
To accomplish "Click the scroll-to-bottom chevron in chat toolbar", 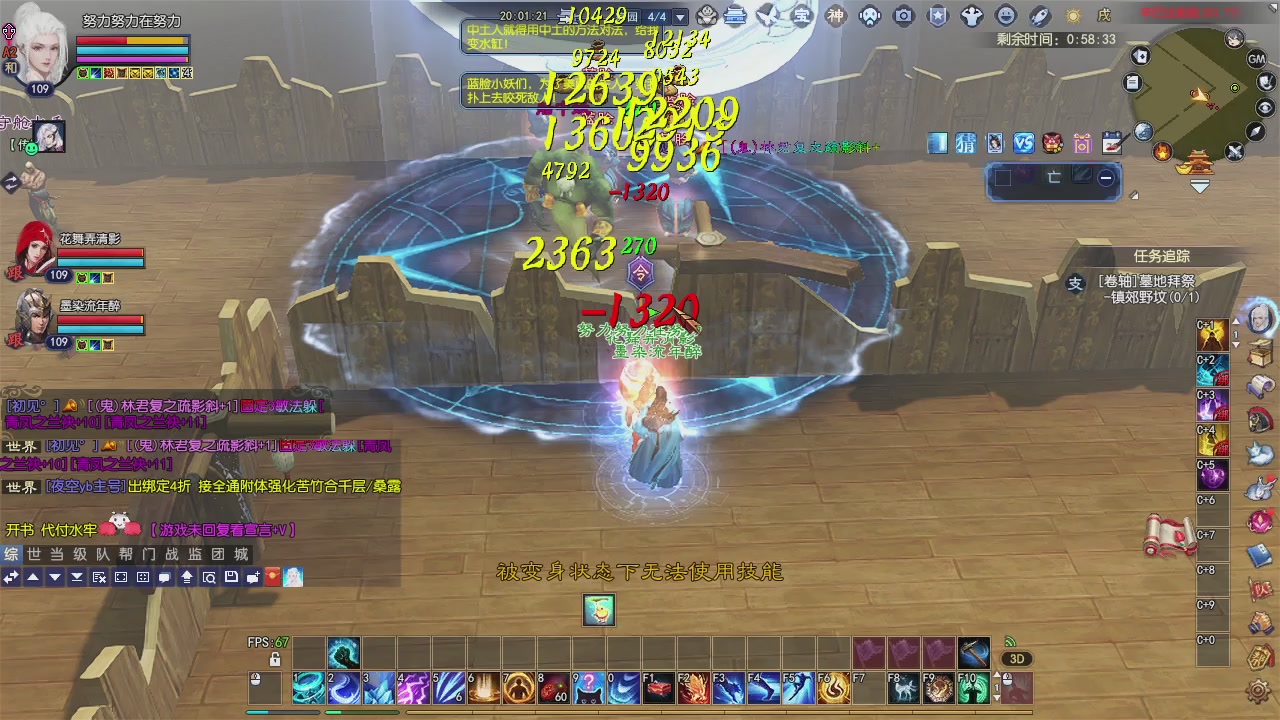I will (76, 577).
